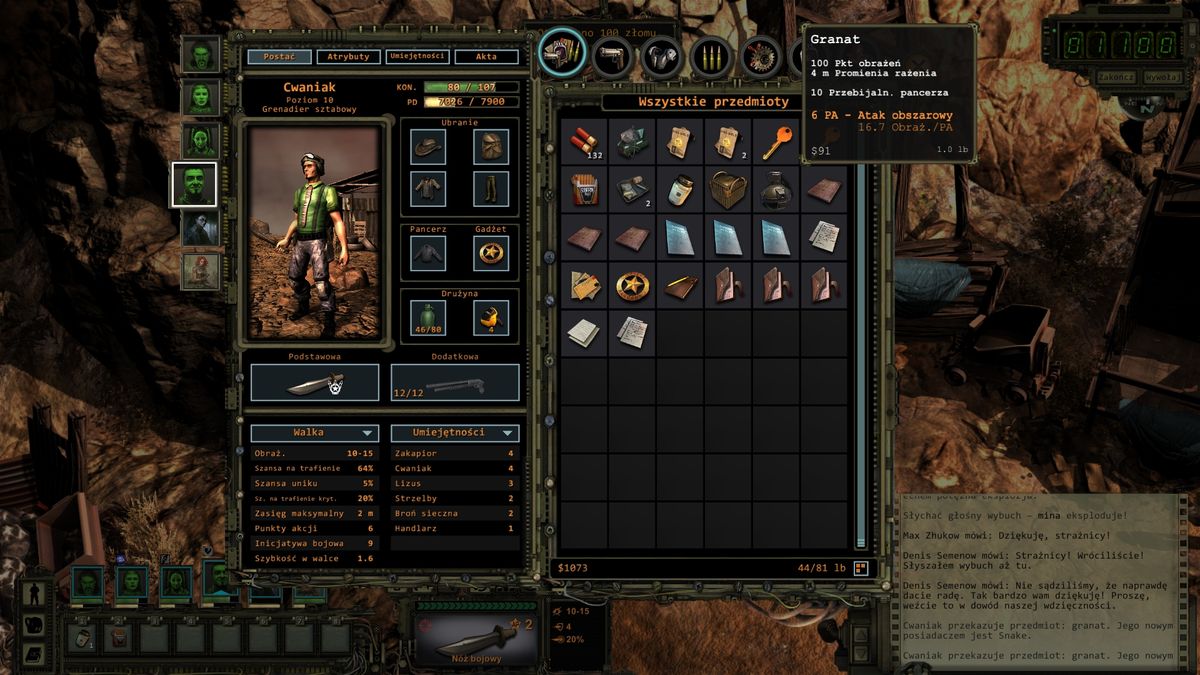
Task: Click the cowboy hat clothing slot
Action: coord(428,148)
